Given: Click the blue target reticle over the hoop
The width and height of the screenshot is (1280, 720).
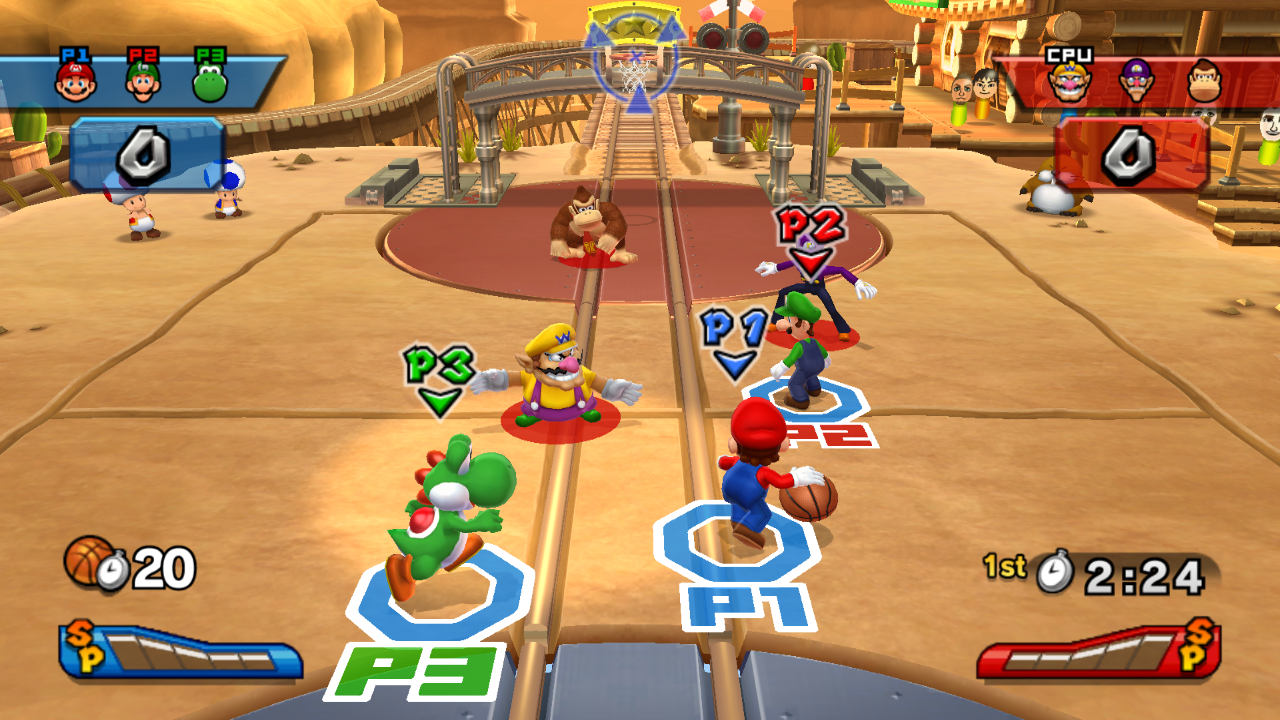Looking at the screenshot, I should 636,60.
